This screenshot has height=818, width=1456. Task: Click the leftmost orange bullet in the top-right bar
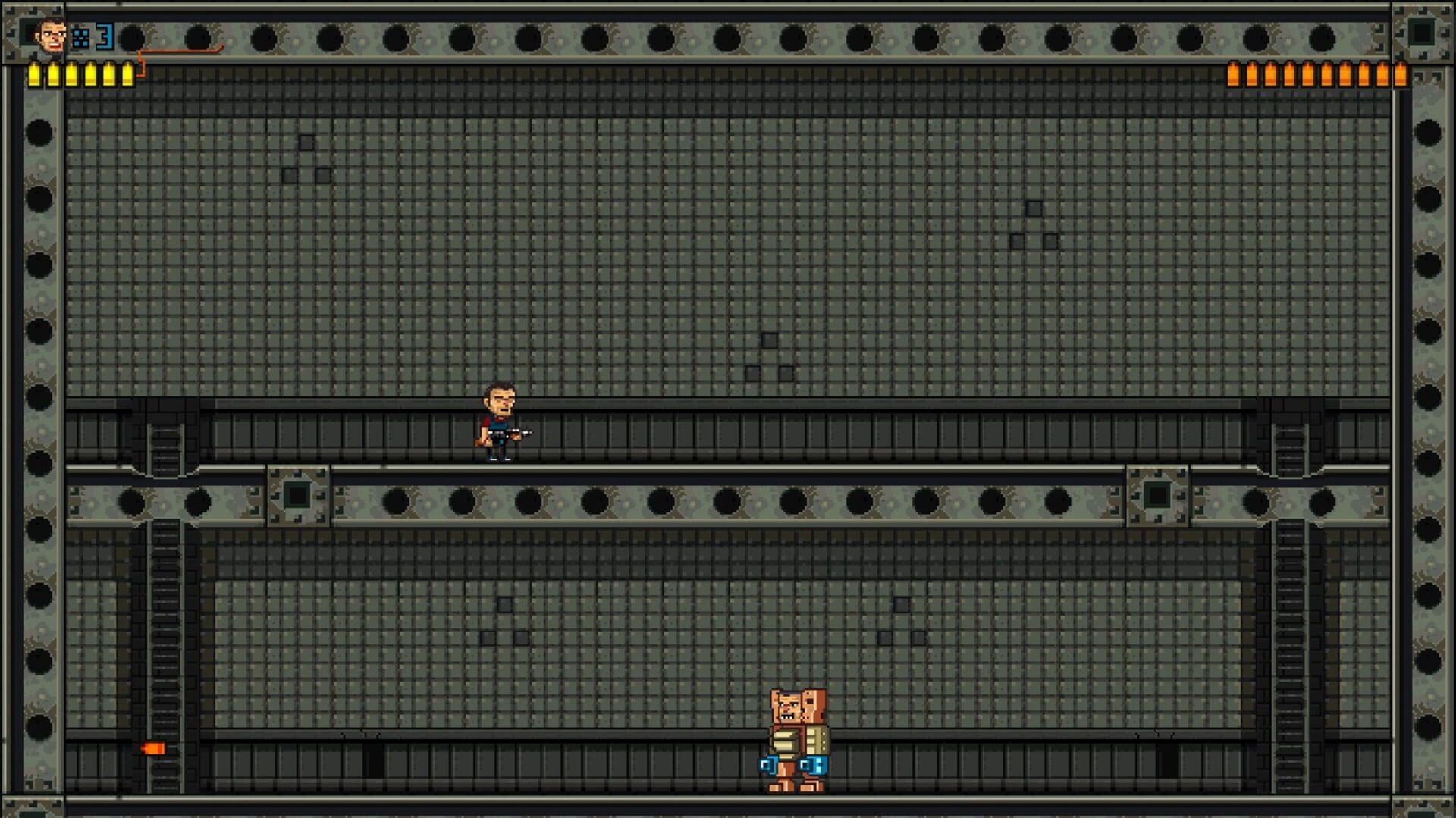[x=1233, y=76]
